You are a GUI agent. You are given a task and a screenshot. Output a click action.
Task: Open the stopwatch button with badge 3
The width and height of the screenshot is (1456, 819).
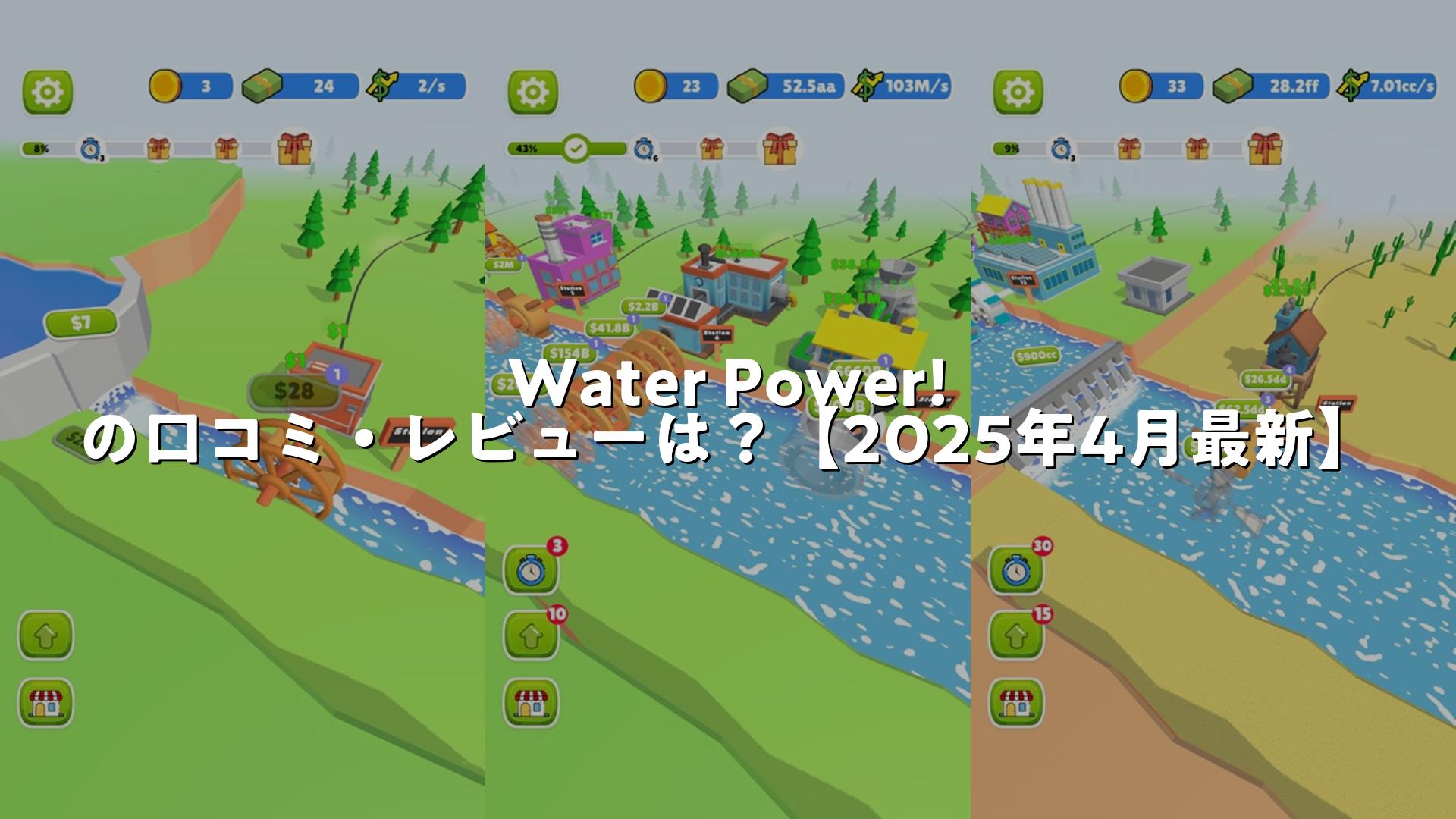click(x=531, y=570)
